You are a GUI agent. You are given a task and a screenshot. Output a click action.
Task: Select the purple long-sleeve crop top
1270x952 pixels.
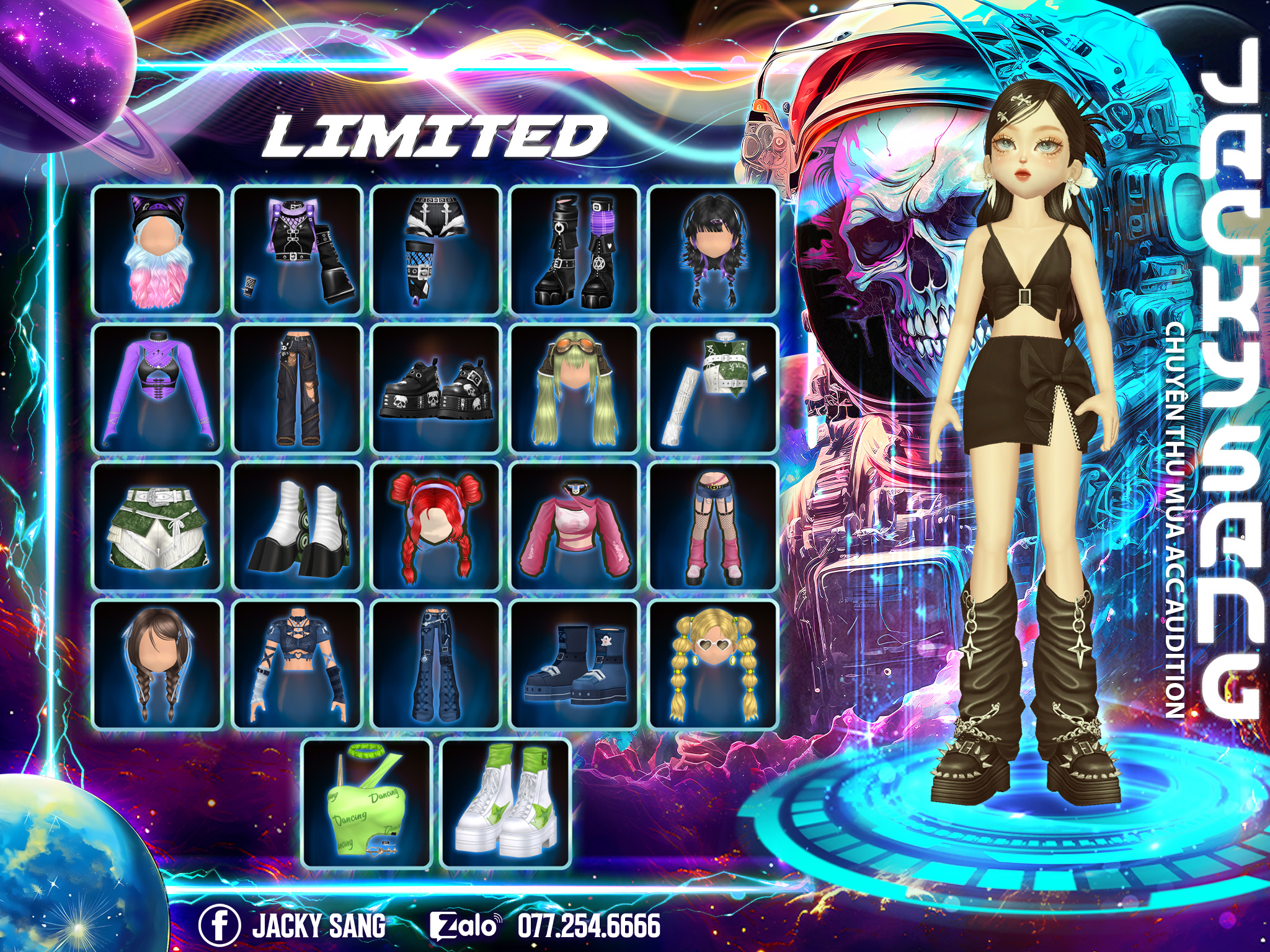tap(158, 389)
